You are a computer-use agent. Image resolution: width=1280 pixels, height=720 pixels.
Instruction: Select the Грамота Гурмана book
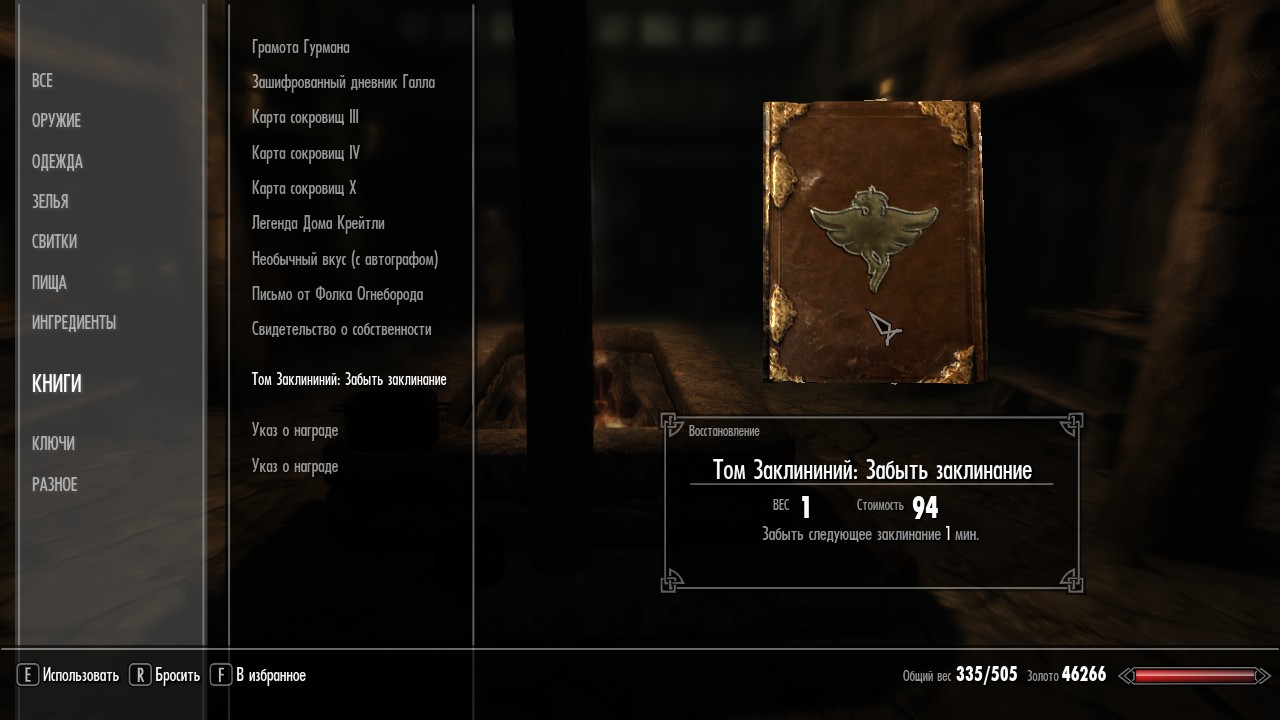pos(301,48)
